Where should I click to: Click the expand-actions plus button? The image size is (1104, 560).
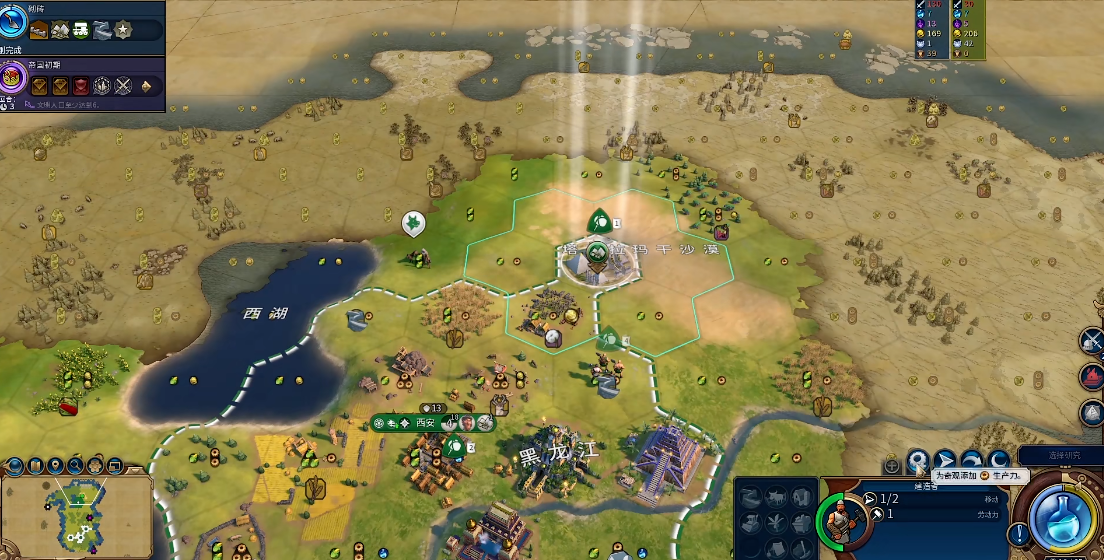click(891, 465)
